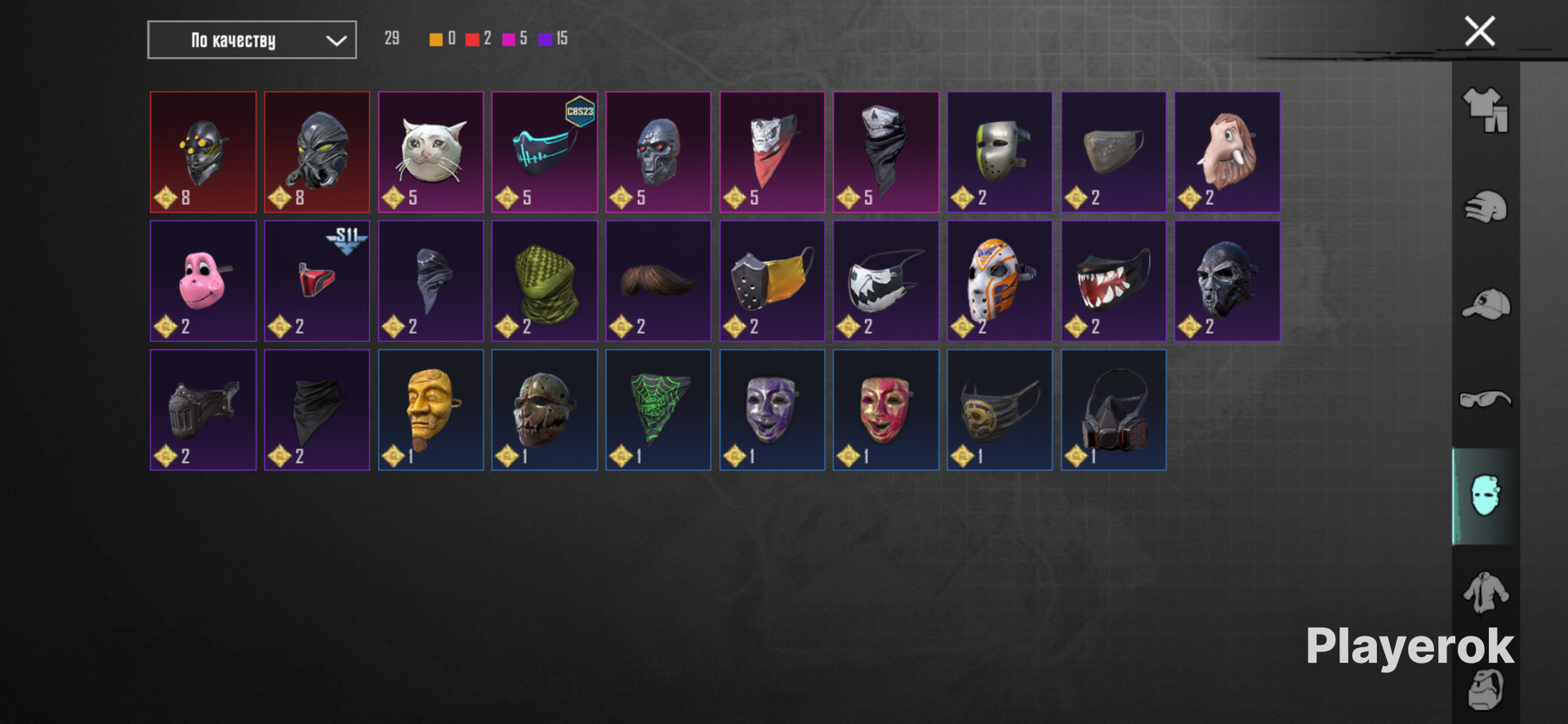Select the S11 red face mask
The width and height of the screenshot is (1568, 724).
pos(317,280)
